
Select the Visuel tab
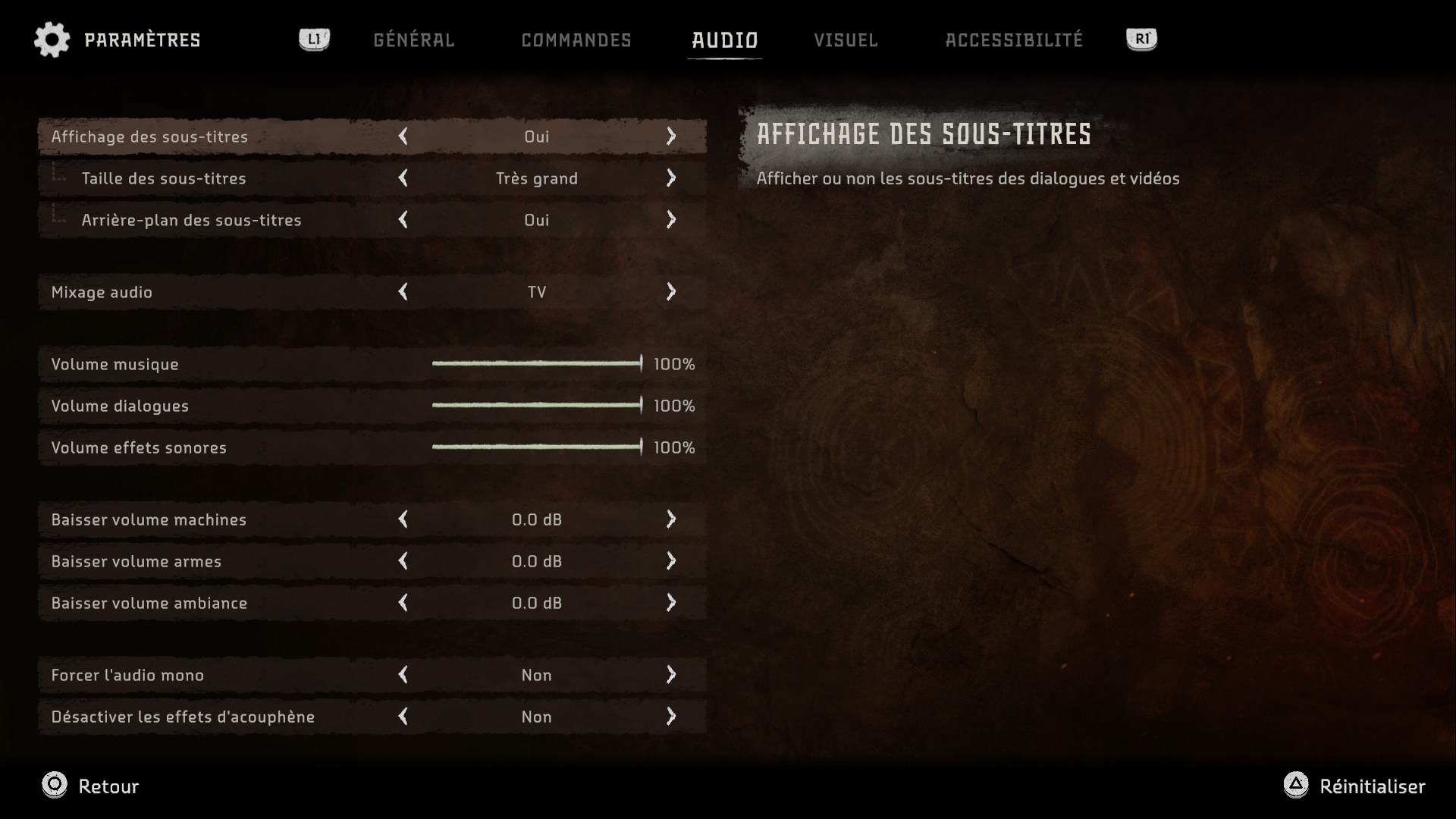[x=846, y=40]
